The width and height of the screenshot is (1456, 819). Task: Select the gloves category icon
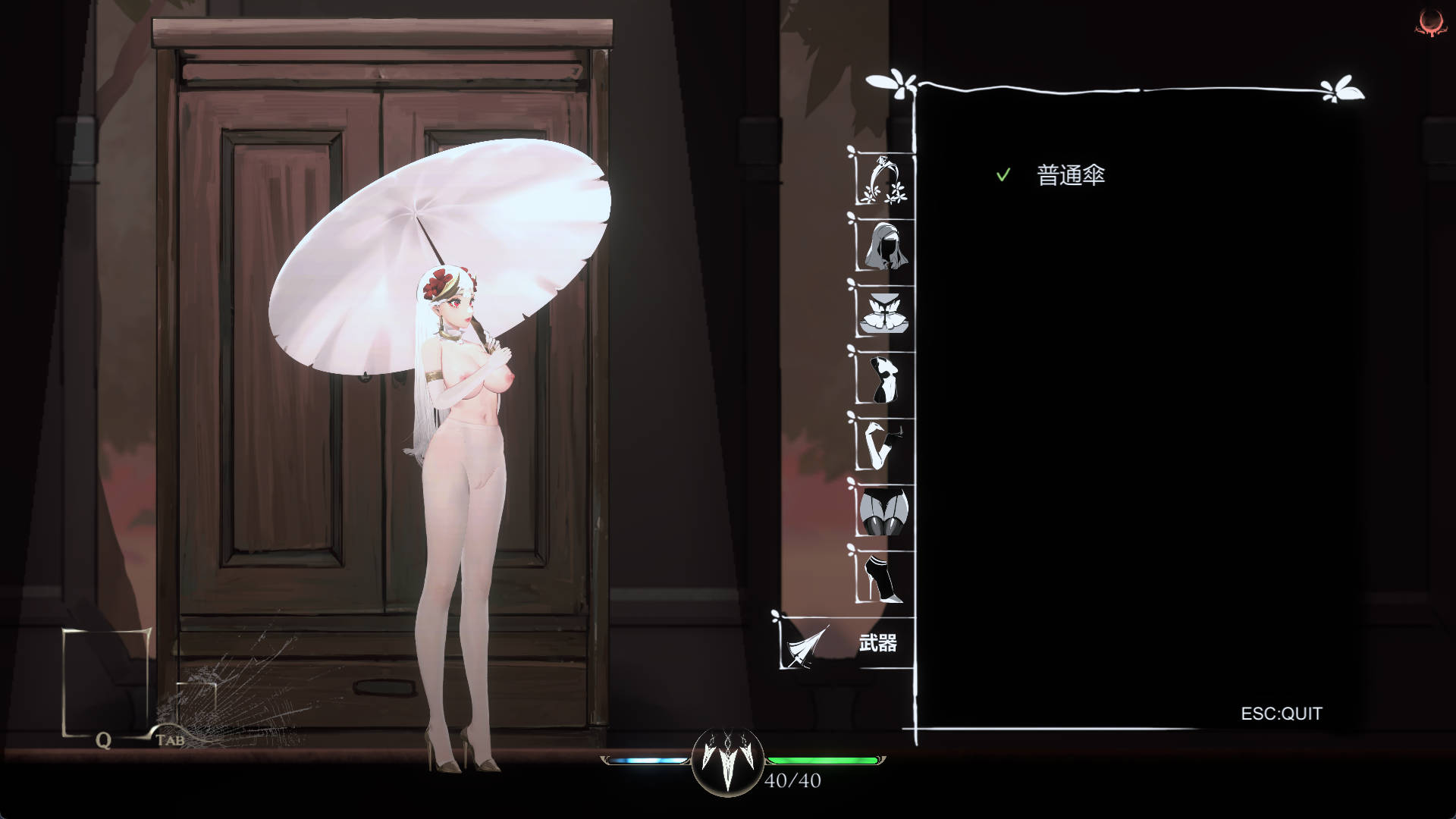point(884,444)
